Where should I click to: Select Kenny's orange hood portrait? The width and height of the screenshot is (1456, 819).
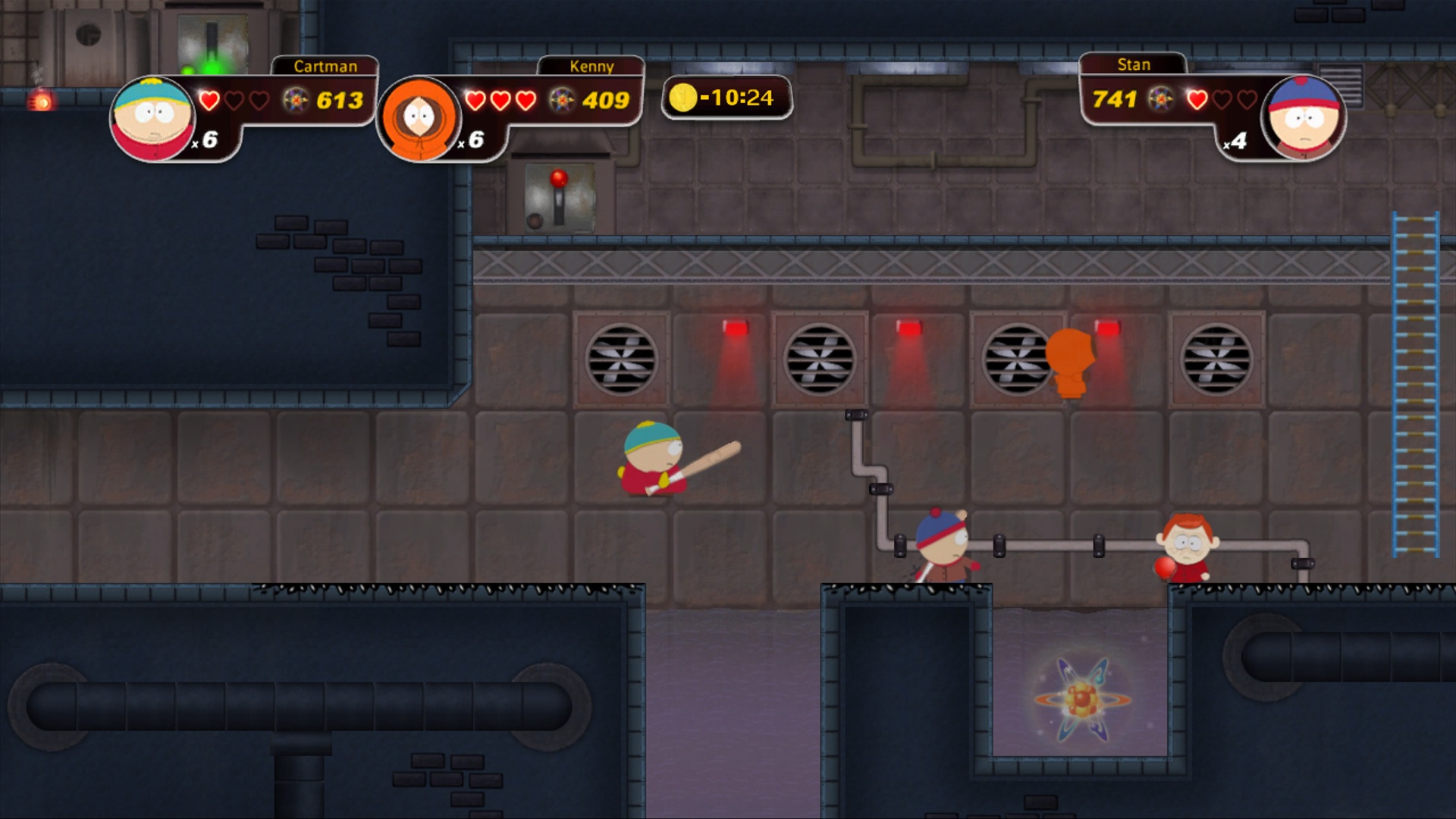click(x=419, y=118)
